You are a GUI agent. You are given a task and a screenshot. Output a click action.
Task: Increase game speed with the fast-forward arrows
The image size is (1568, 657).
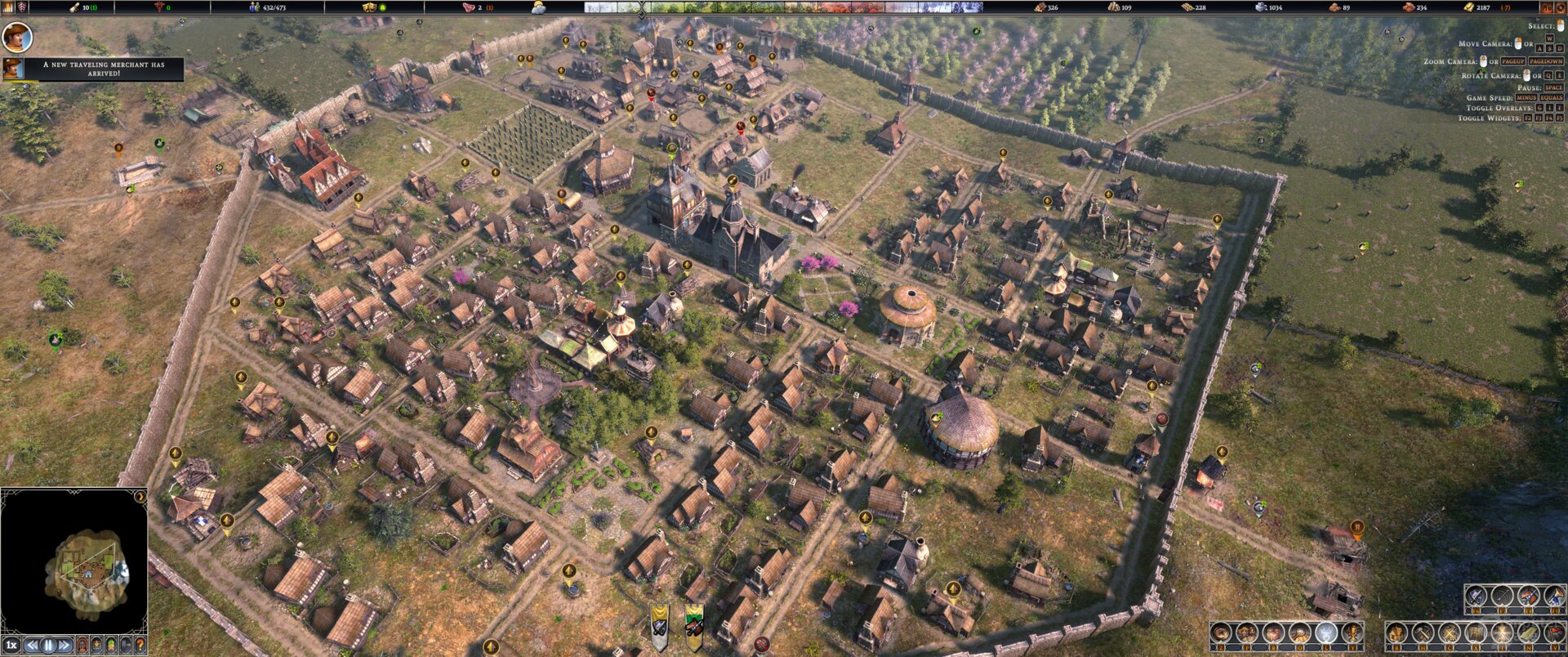pos(64,646)
